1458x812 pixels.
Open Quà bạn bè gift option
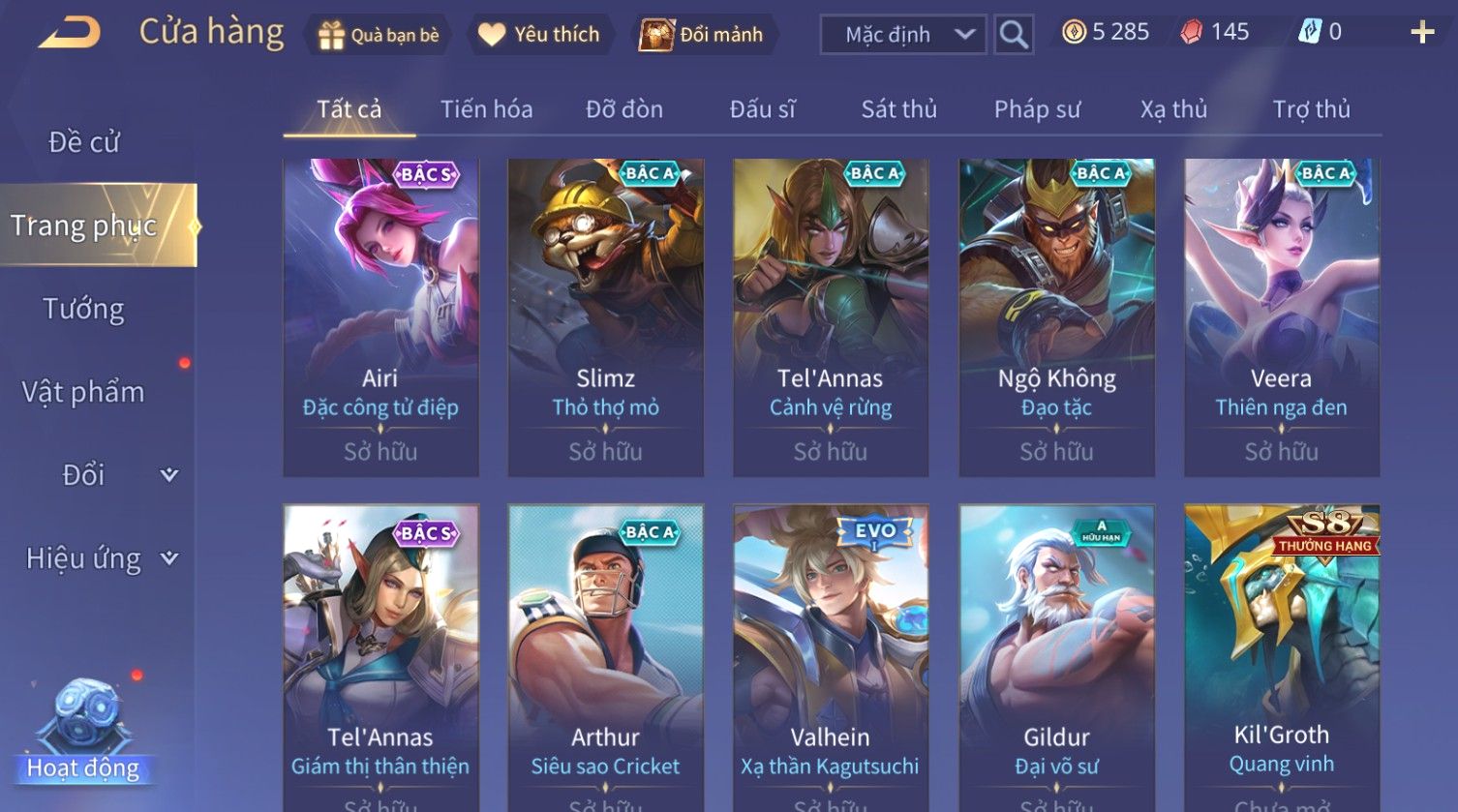[379, 35]
